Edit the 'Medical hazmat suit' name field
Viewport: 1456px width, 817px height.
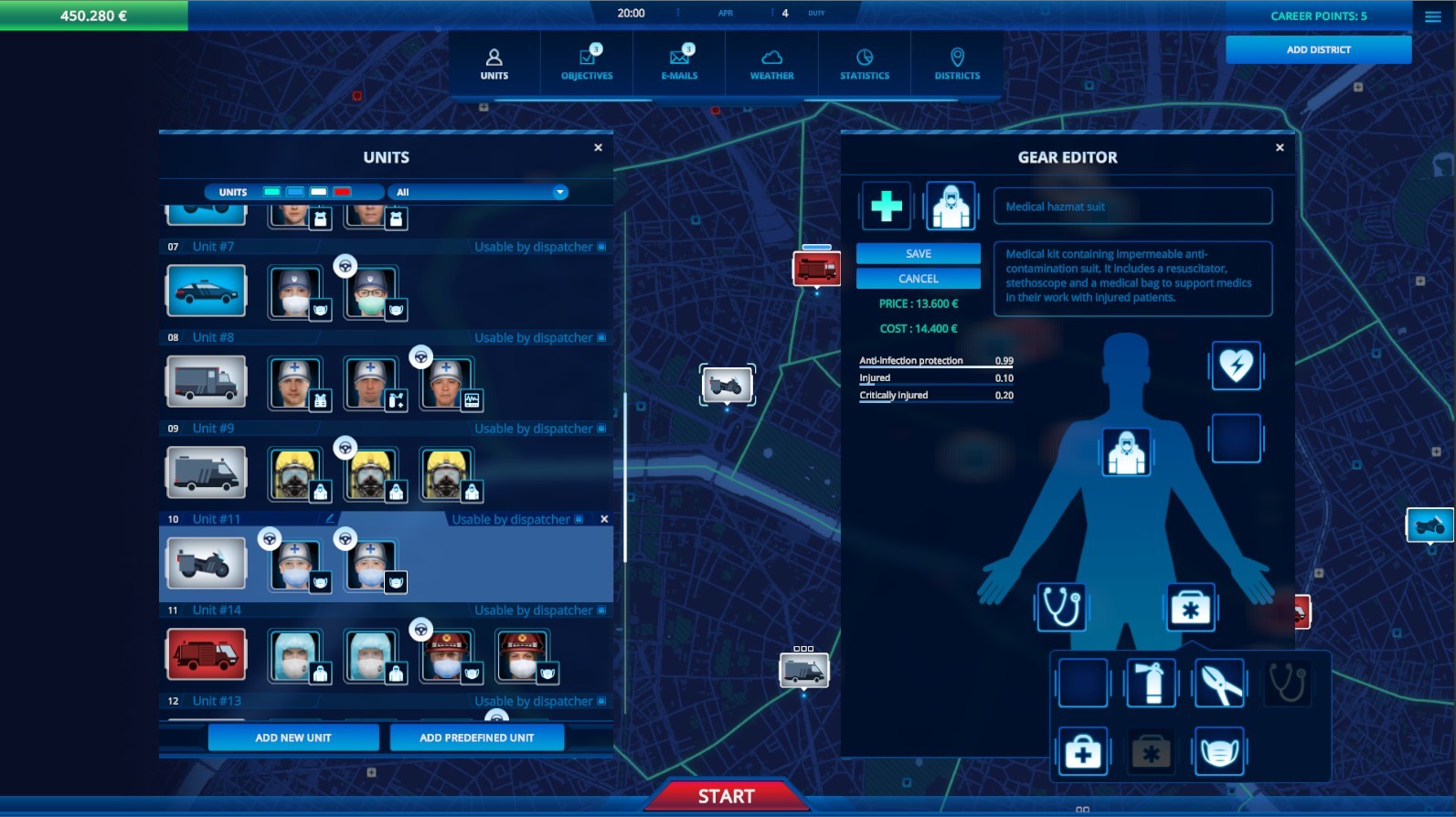click(1132, 206)
